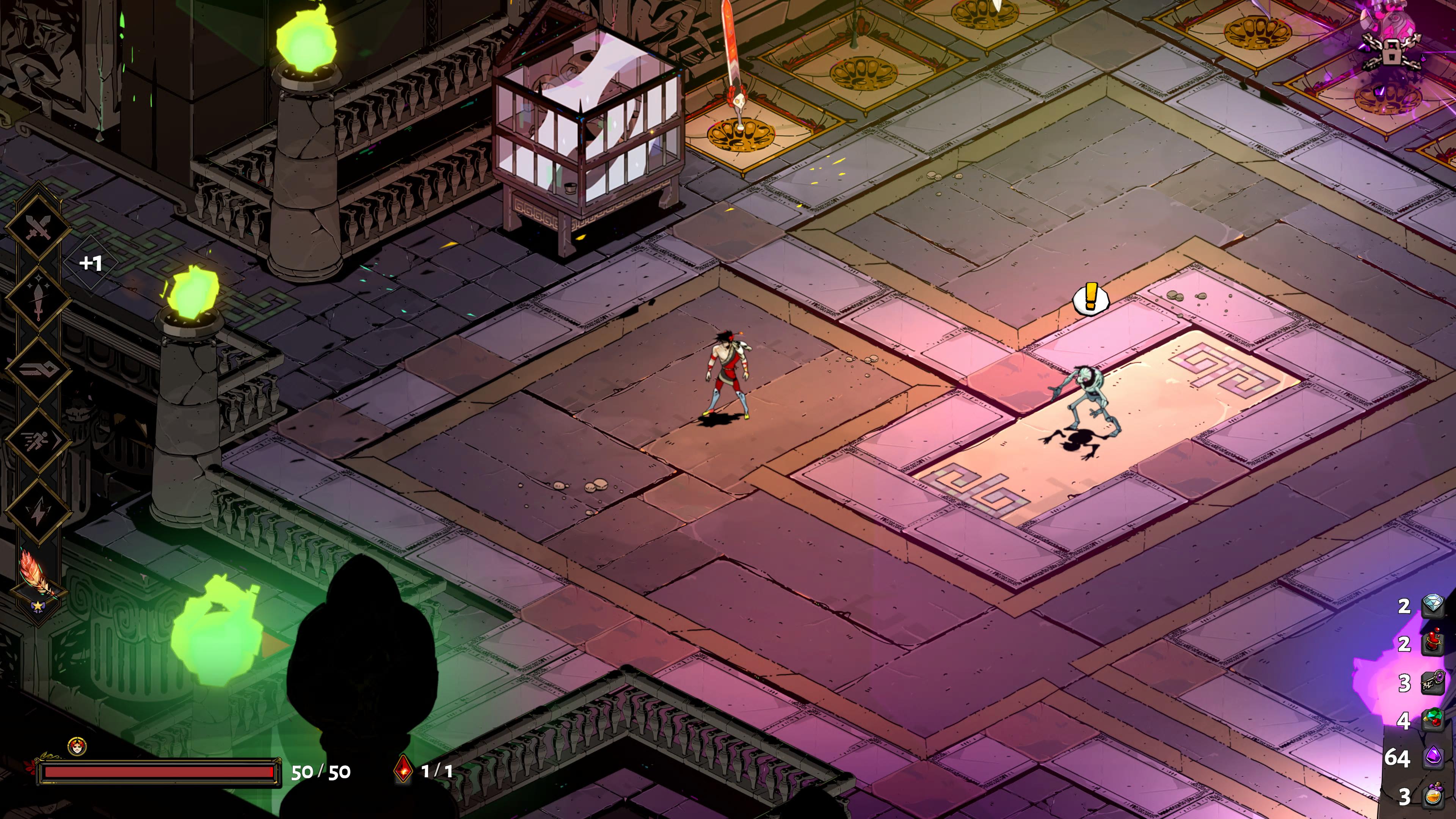Select the red Titan Blood resource icon
This screenshot has height=819, width=1456.
(x=1433, y=643)
